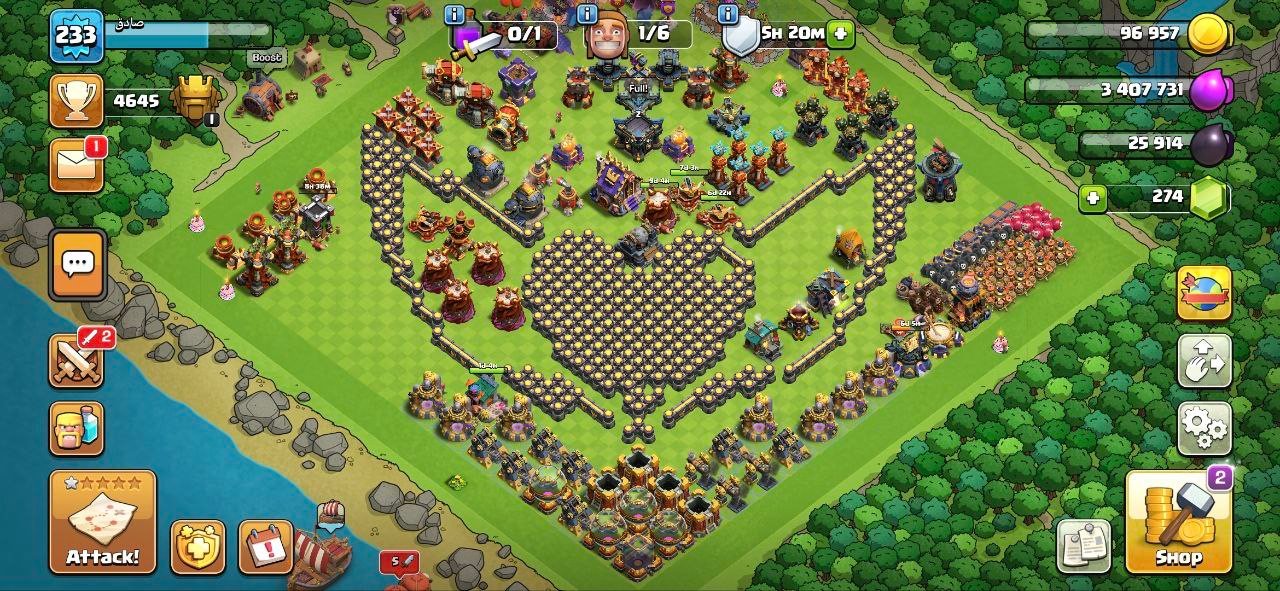Screen dimensions: 1280x591
Task: Show info for the 0/1 sword counter
Action: 455,14
